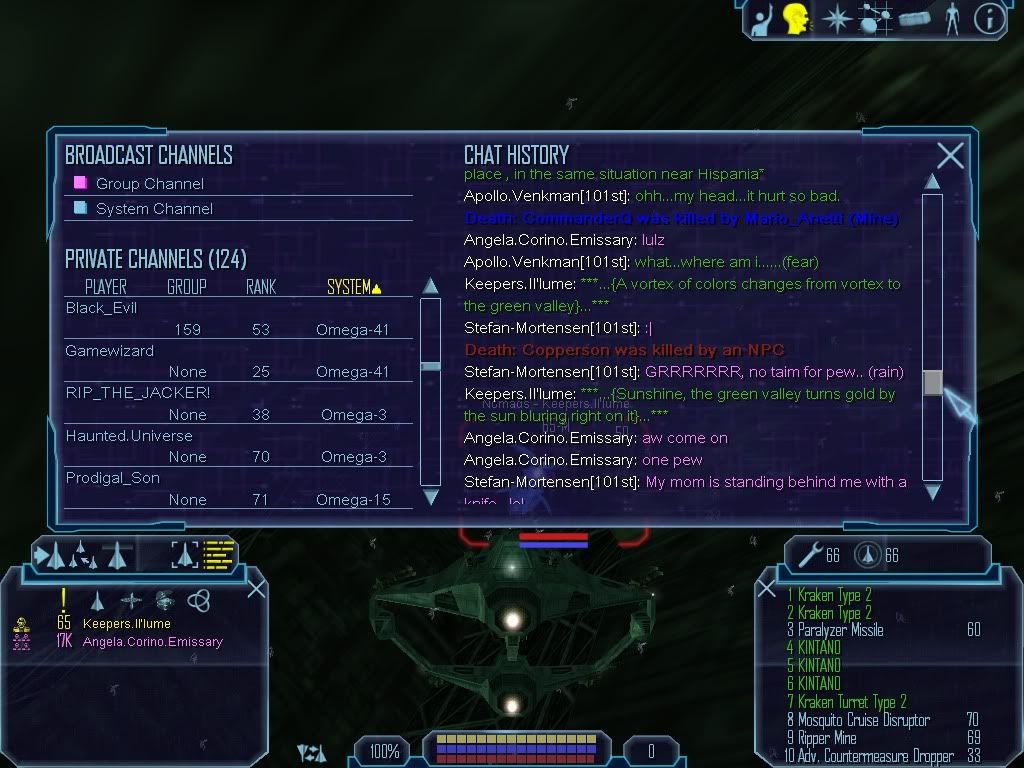Close the chat history window
1024x768 pixels.
[950, 155]
